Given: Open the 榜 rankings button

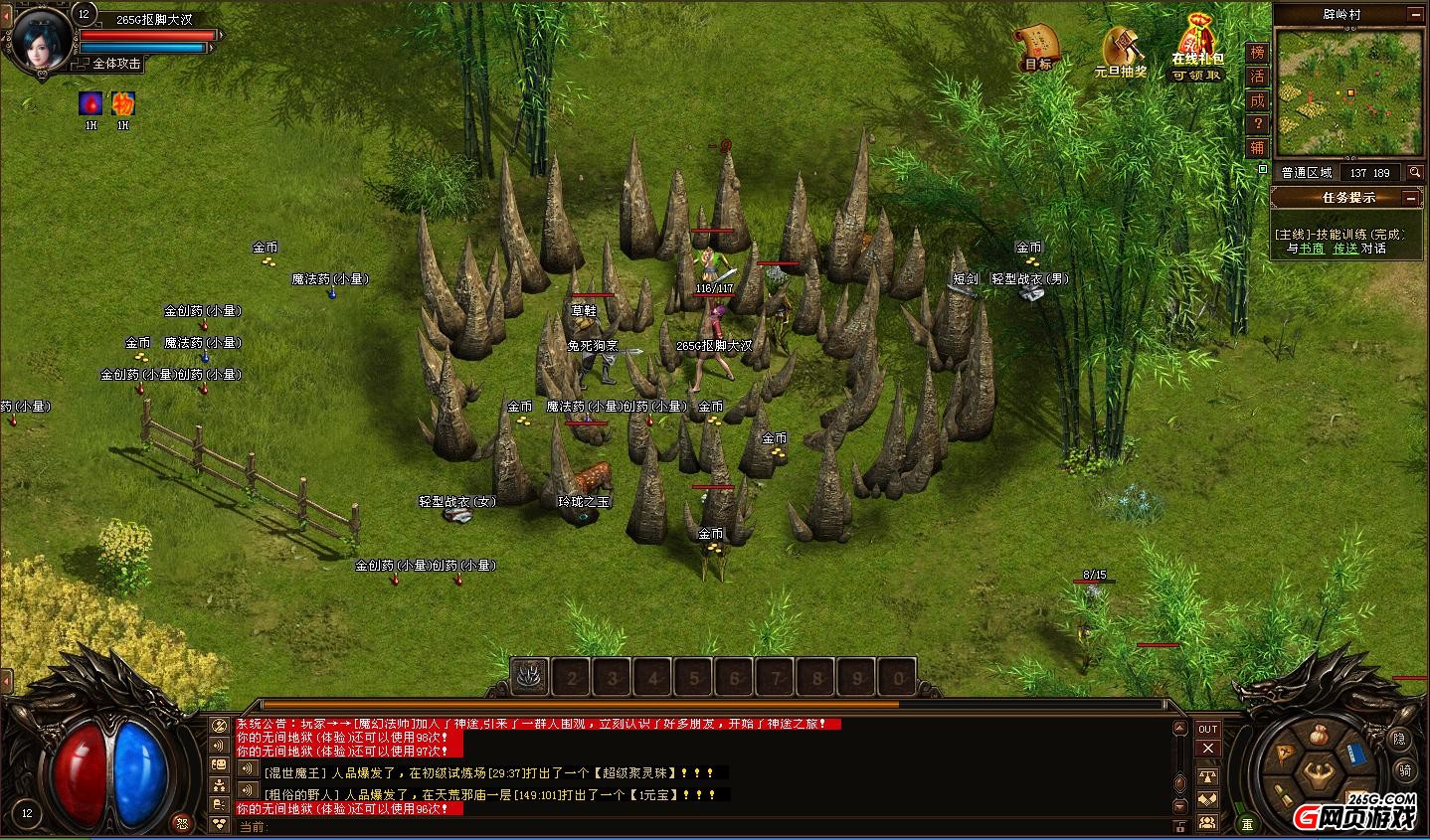Looking at the screenshot, I should tap(1258, 53).
